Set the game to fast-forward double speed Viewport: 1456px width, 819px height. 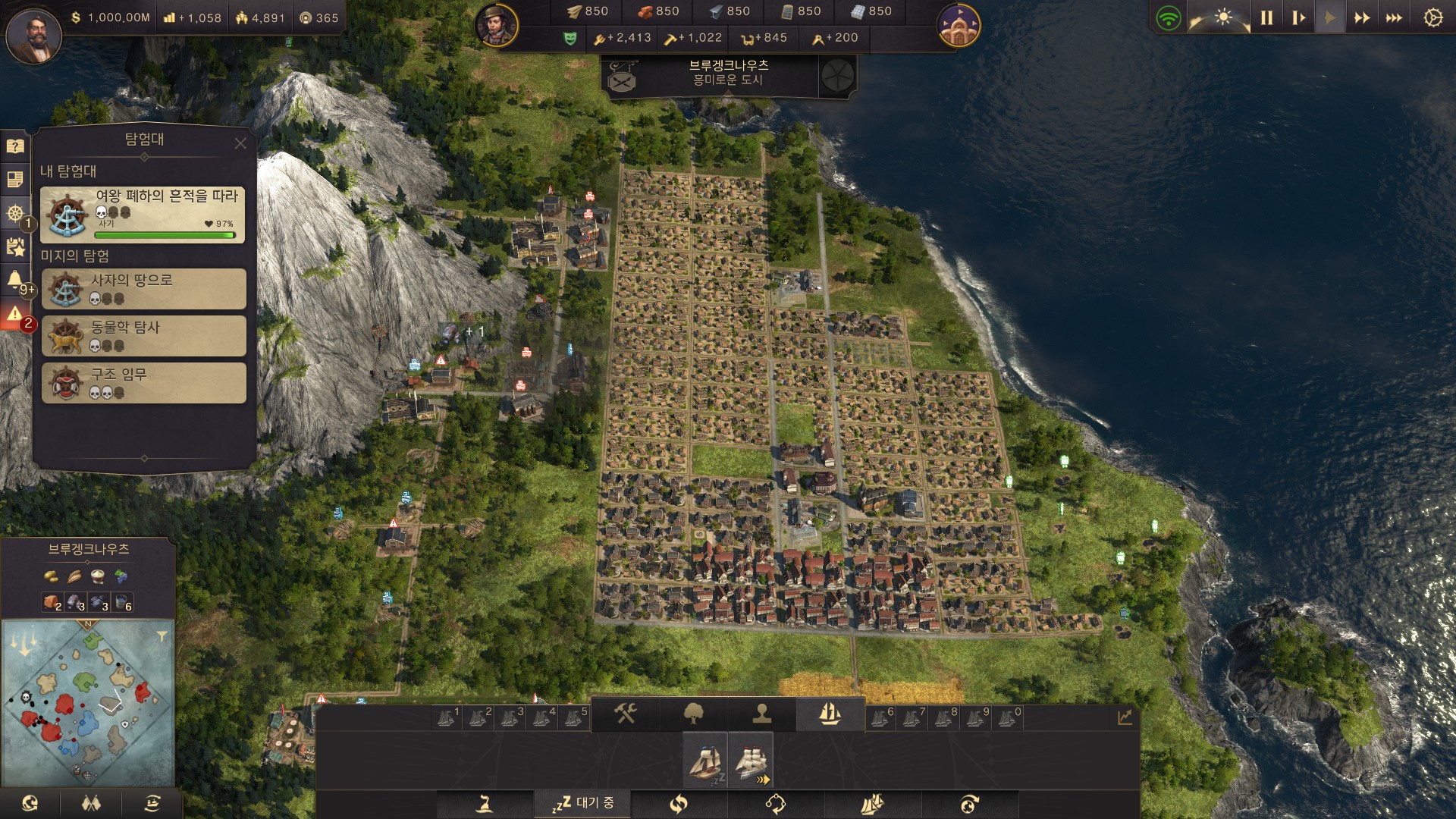[1362, 18]
